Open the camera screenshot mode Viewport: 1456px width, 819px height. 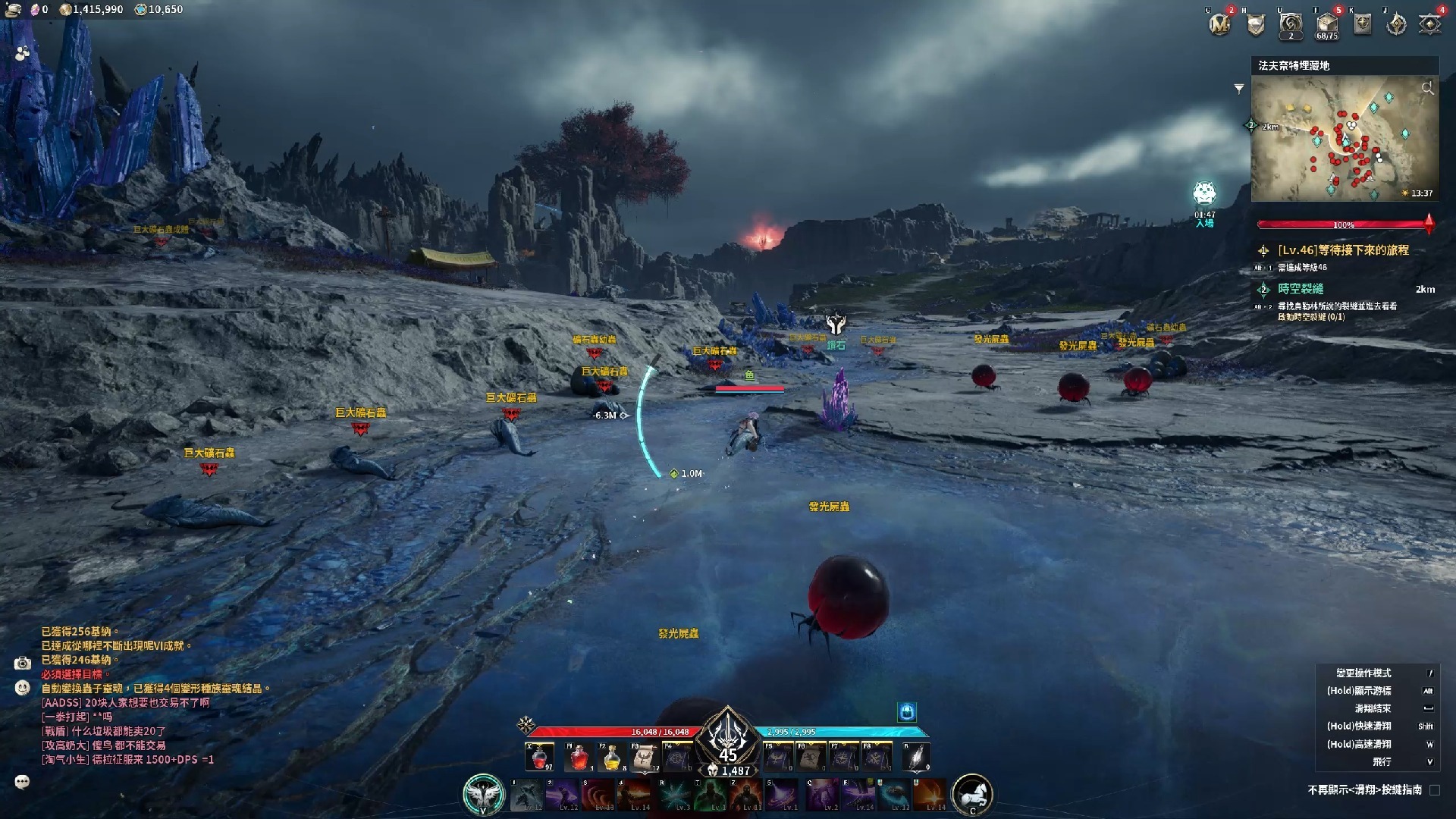(22, 664)
